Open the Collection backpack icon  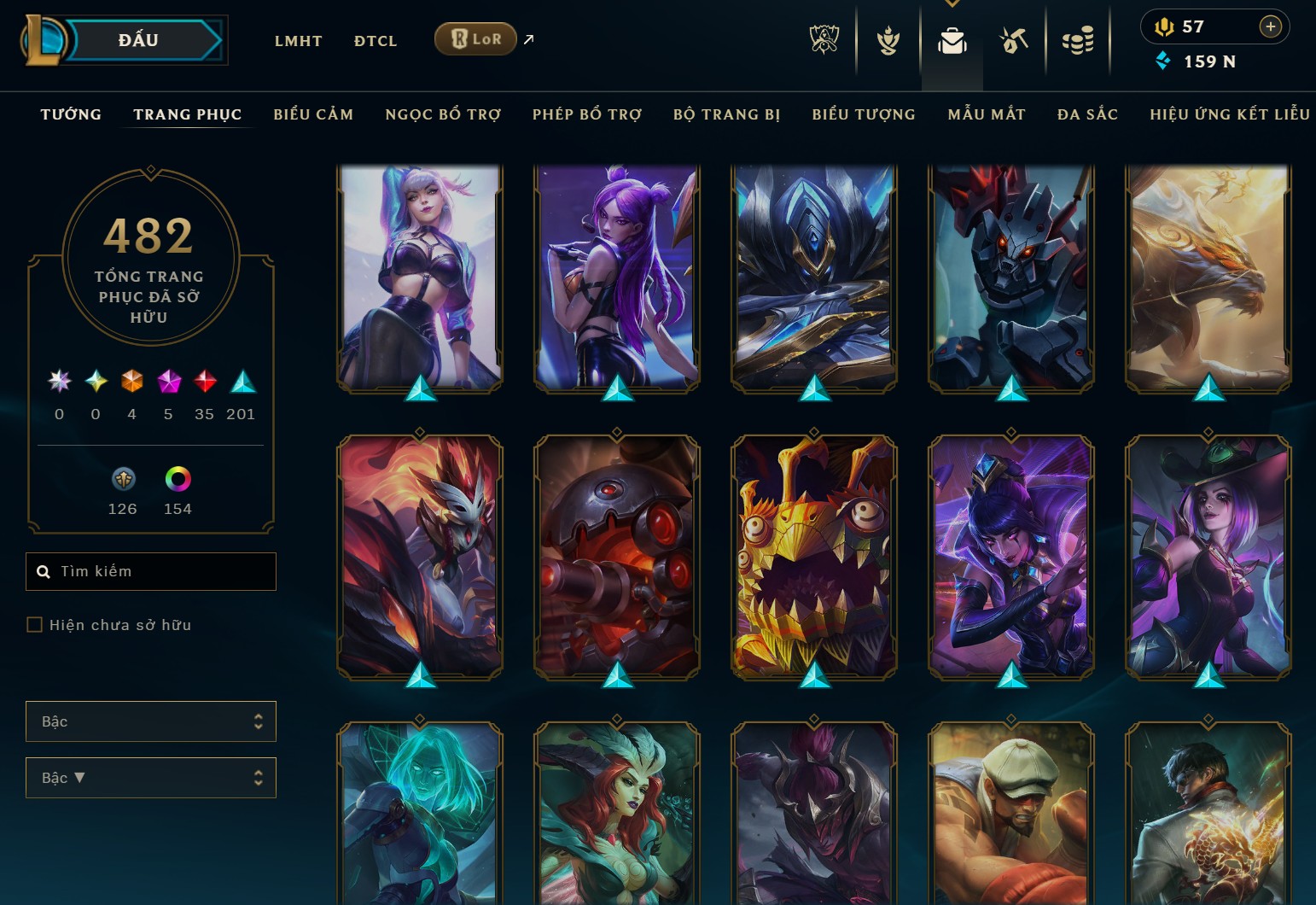[x=952, y=39]
